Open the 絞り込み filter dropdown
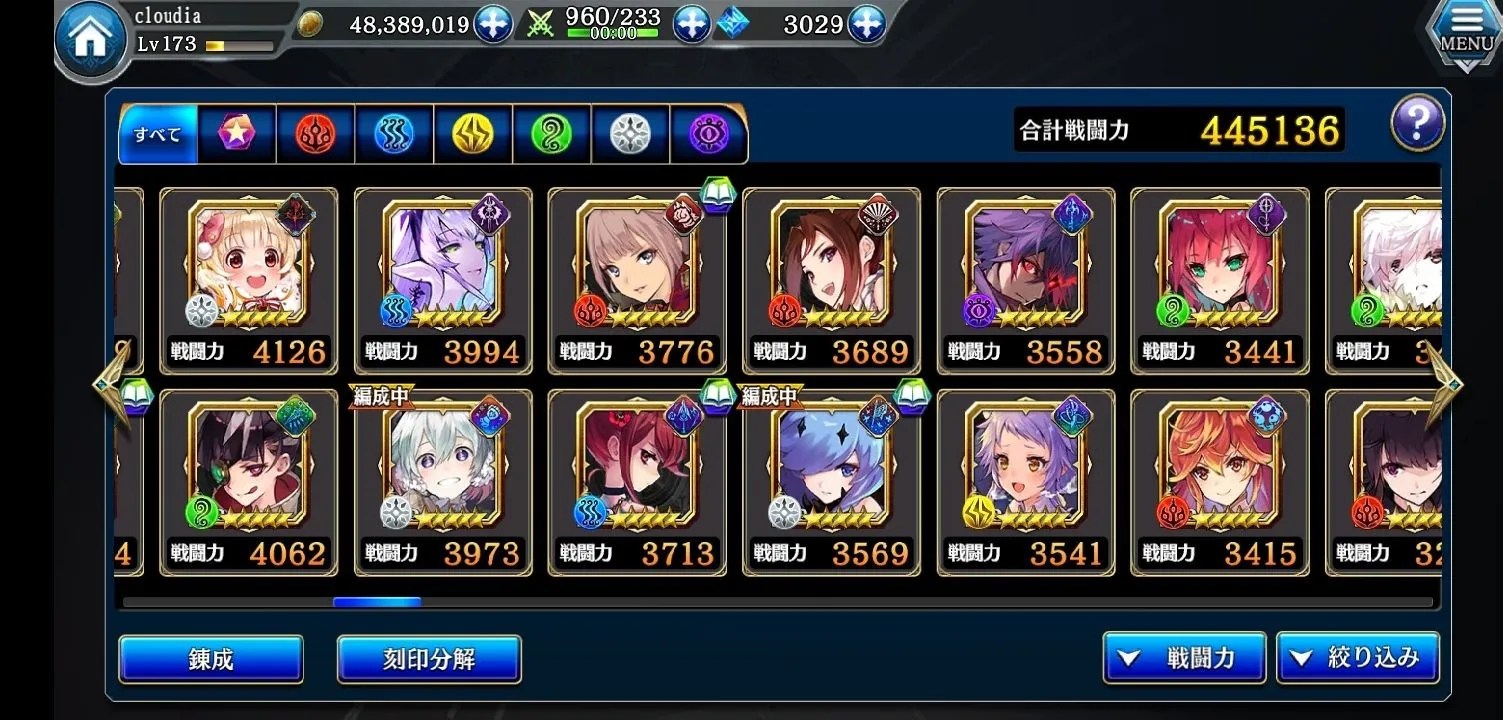The height and width of the screenshot is (720, 1503). pyautogui.click(x=1357, y=658)
